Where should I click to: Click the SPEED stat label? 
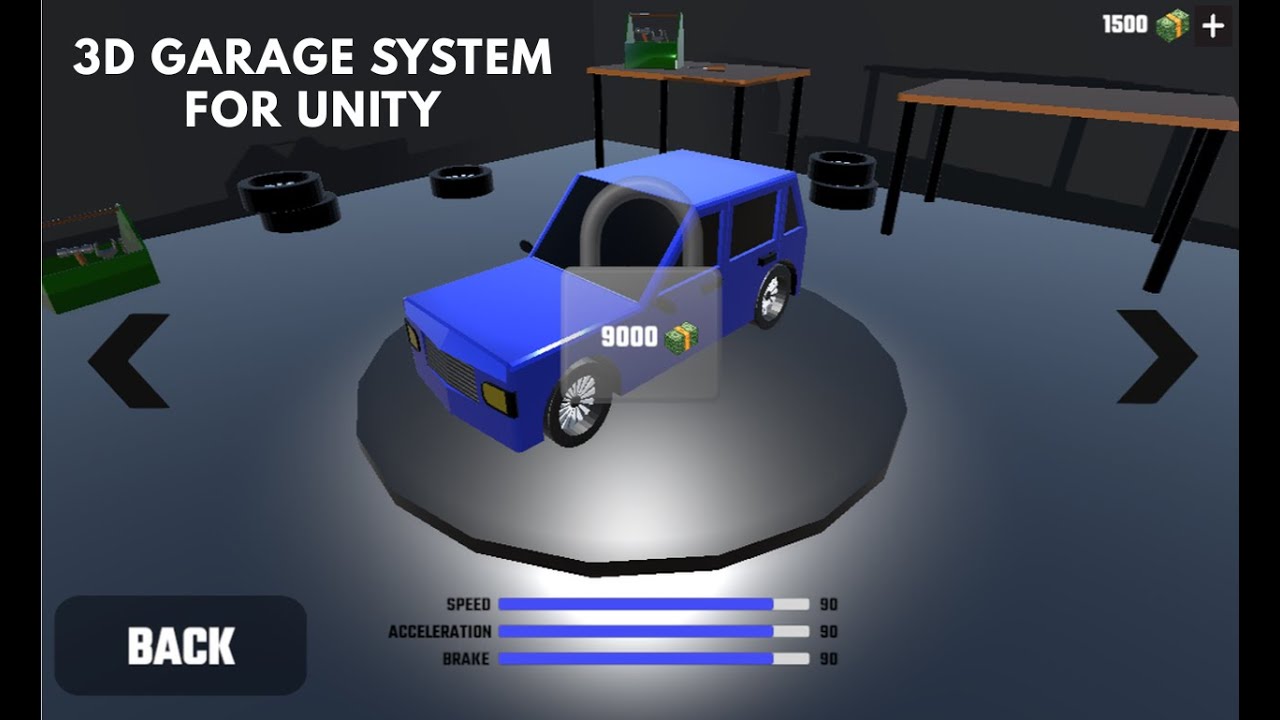(468, 604)
